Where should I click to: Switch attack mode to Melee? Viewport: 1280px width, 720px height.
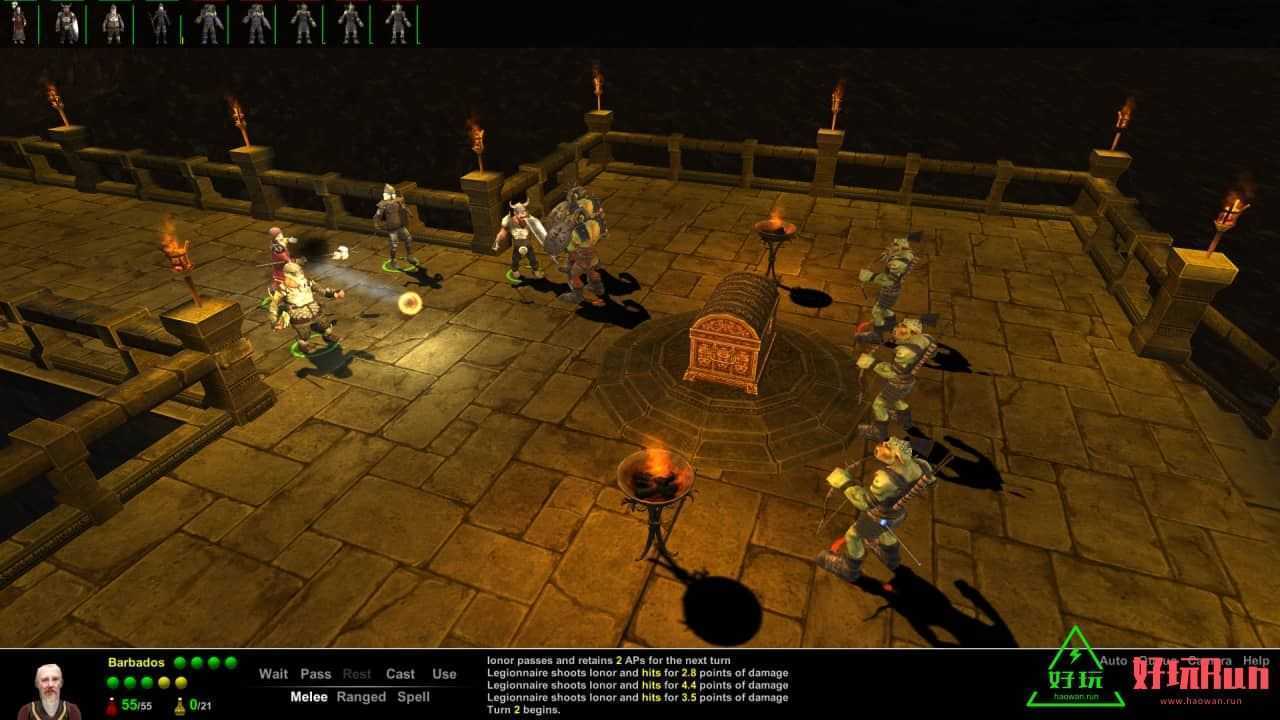[x=309, y=697]
